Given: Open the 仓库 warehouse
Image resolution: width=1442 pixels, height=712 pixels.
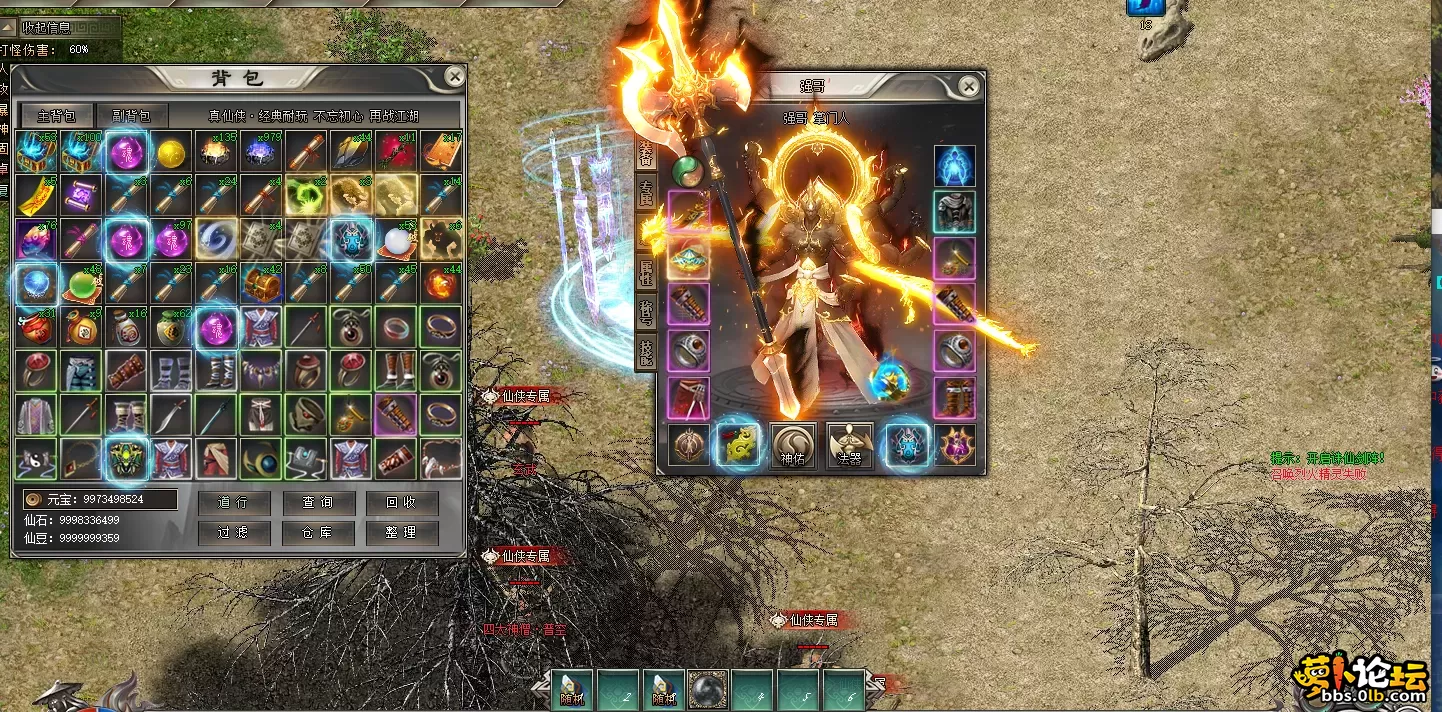Looking at the screenshot, I should [x=316, y=533].
